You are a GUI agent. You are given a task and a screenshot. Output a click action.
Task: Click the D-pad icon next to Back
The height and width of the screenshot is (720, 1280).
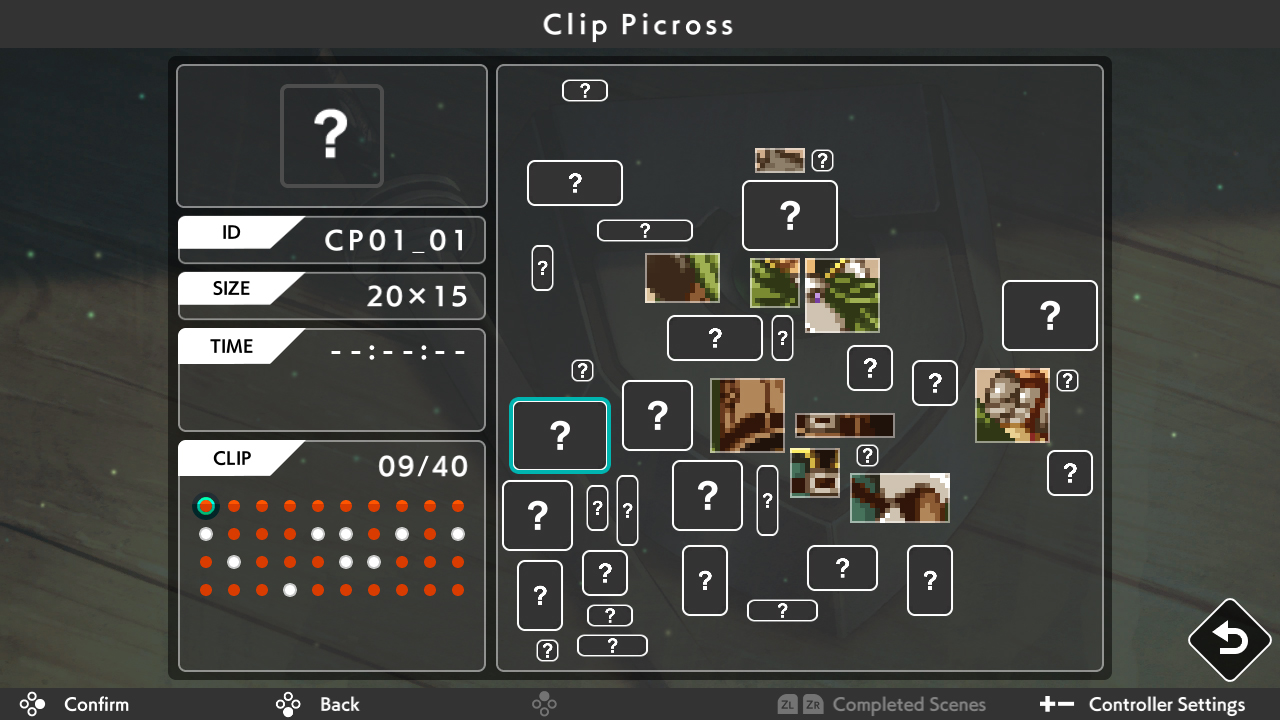287,704
